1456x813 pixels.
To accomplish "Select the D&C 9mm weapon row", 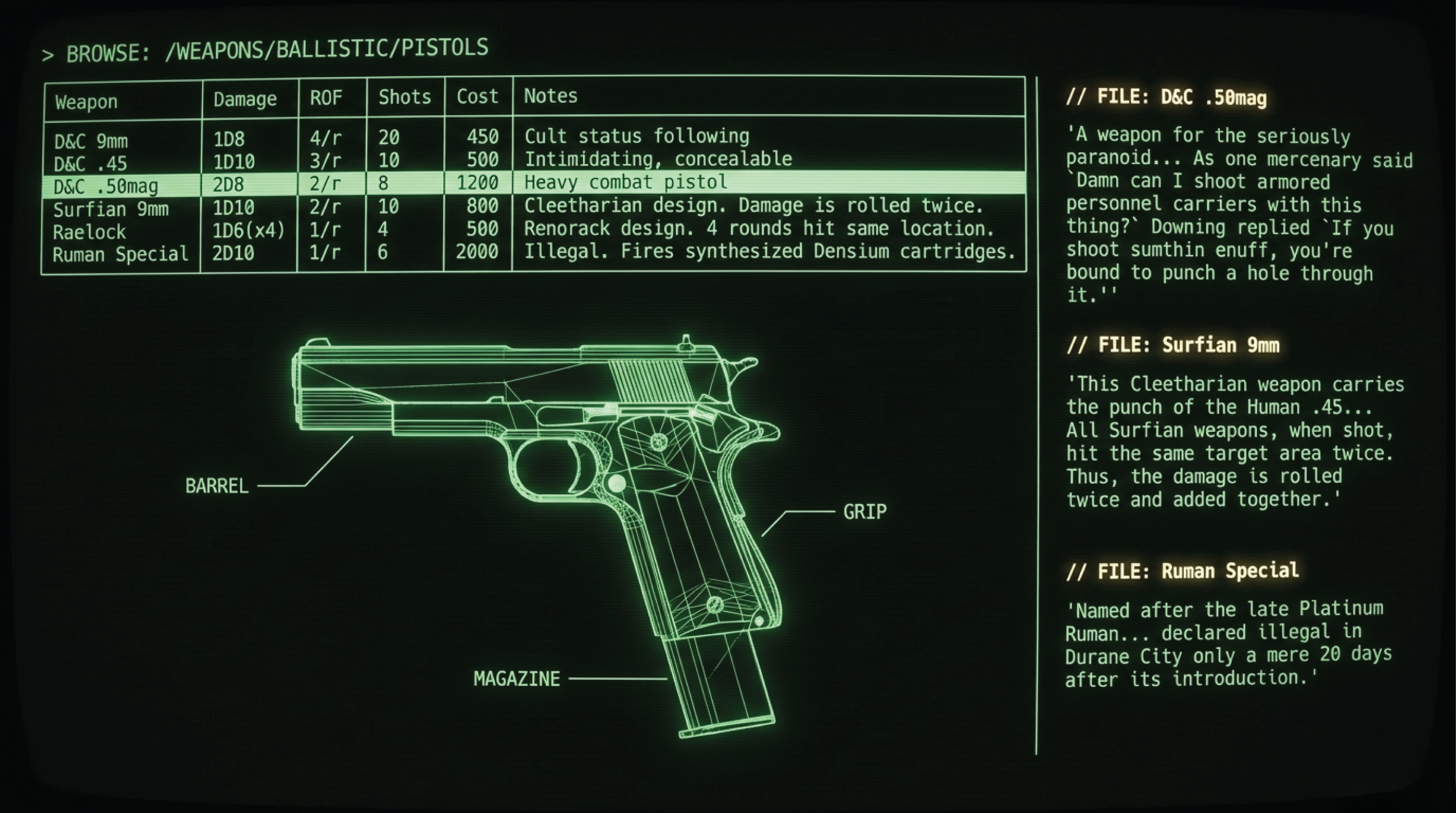I will tap(91, 140).
